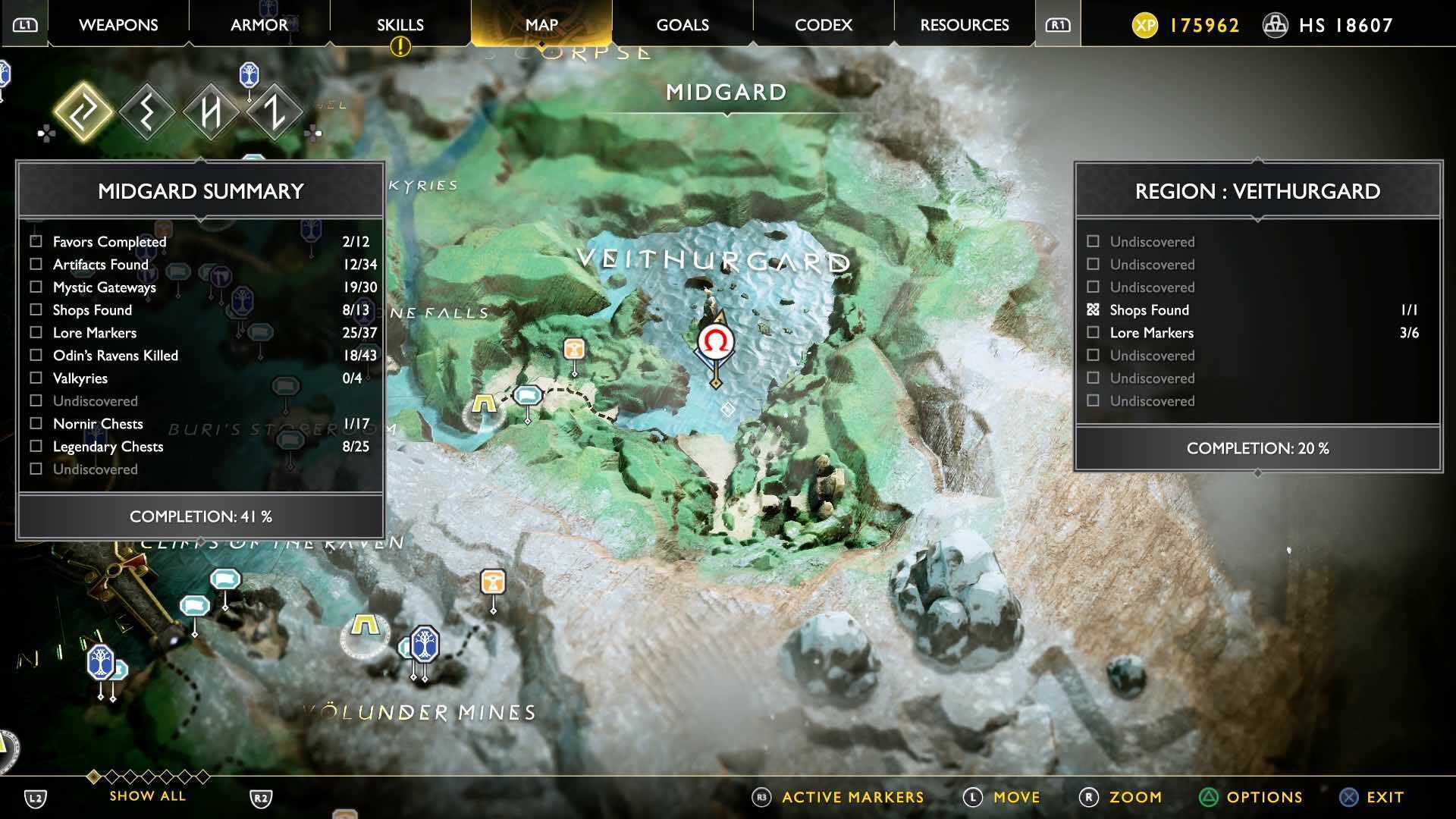Click the zoom level diamond indicator bottom left
Screen dimensions: 1456x819
click(95, 777)
